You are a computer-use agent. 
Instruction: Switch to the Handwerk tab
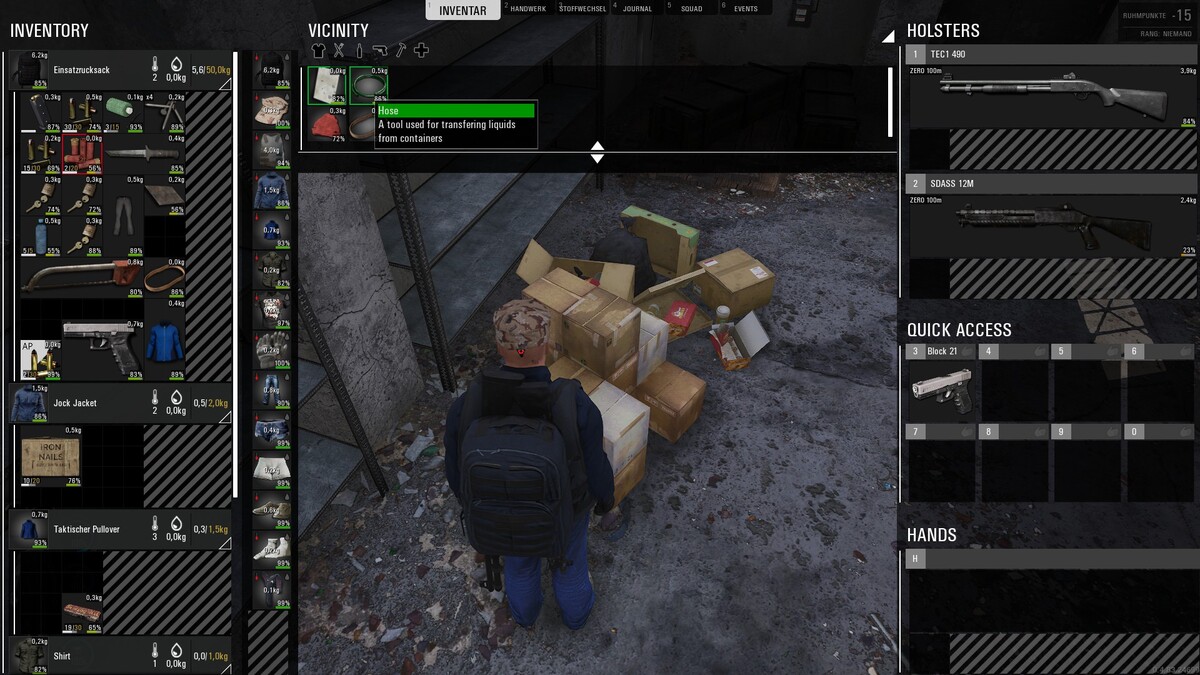pos(528,9)
